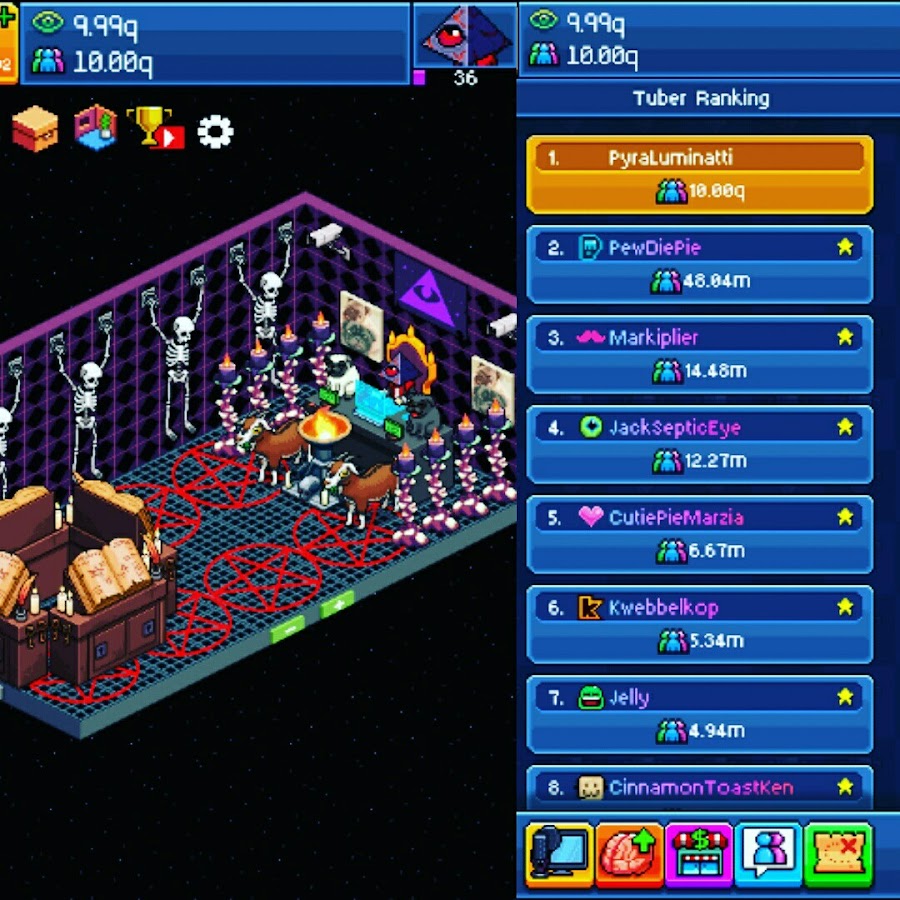Open the gold trophy video icon
The height and width of the screenshot is (900, 900).
[156, 129]
